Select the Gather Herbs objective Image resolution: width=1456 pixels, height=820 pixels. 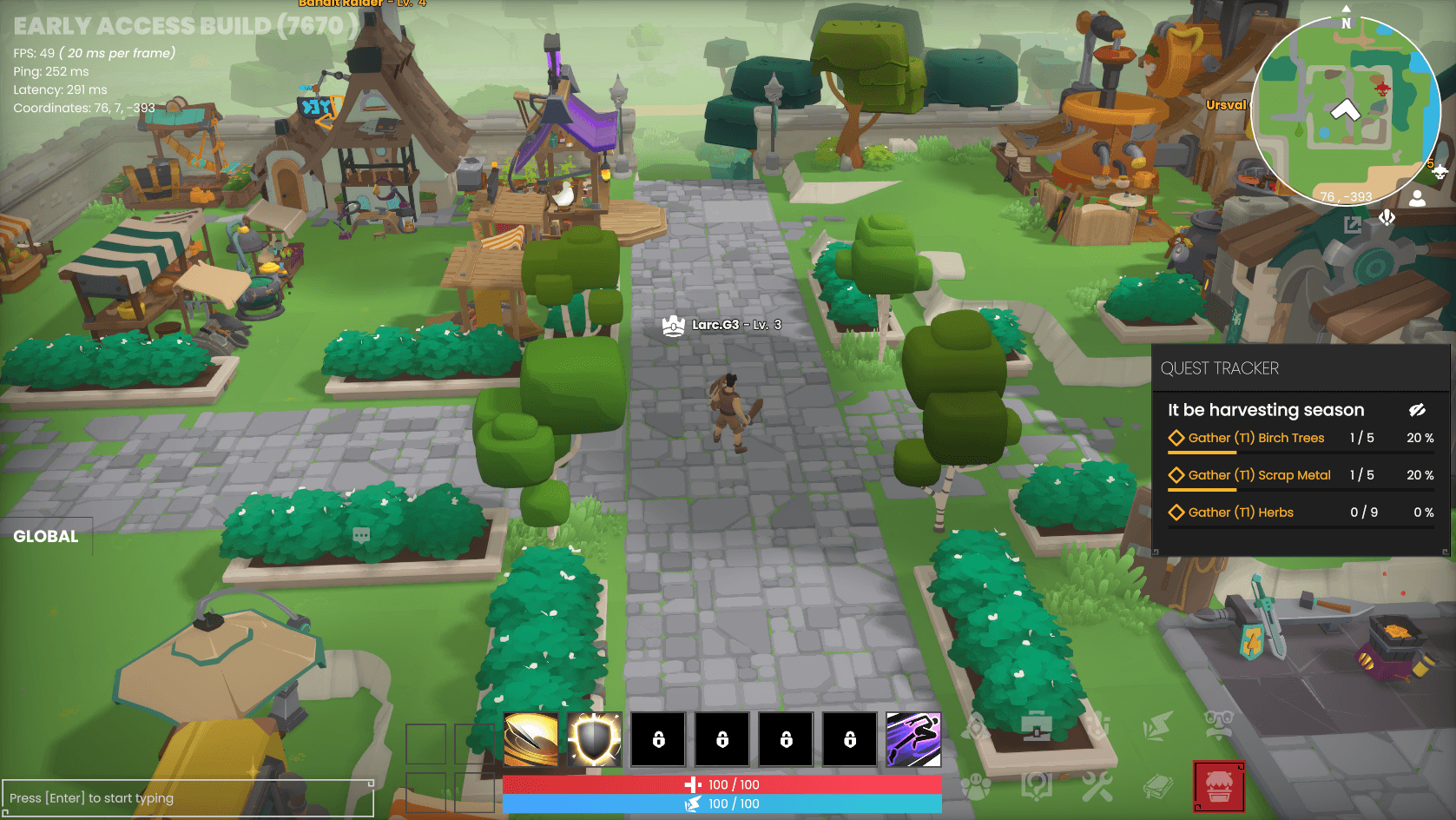pyautogui.click(x=1240, y=512)
